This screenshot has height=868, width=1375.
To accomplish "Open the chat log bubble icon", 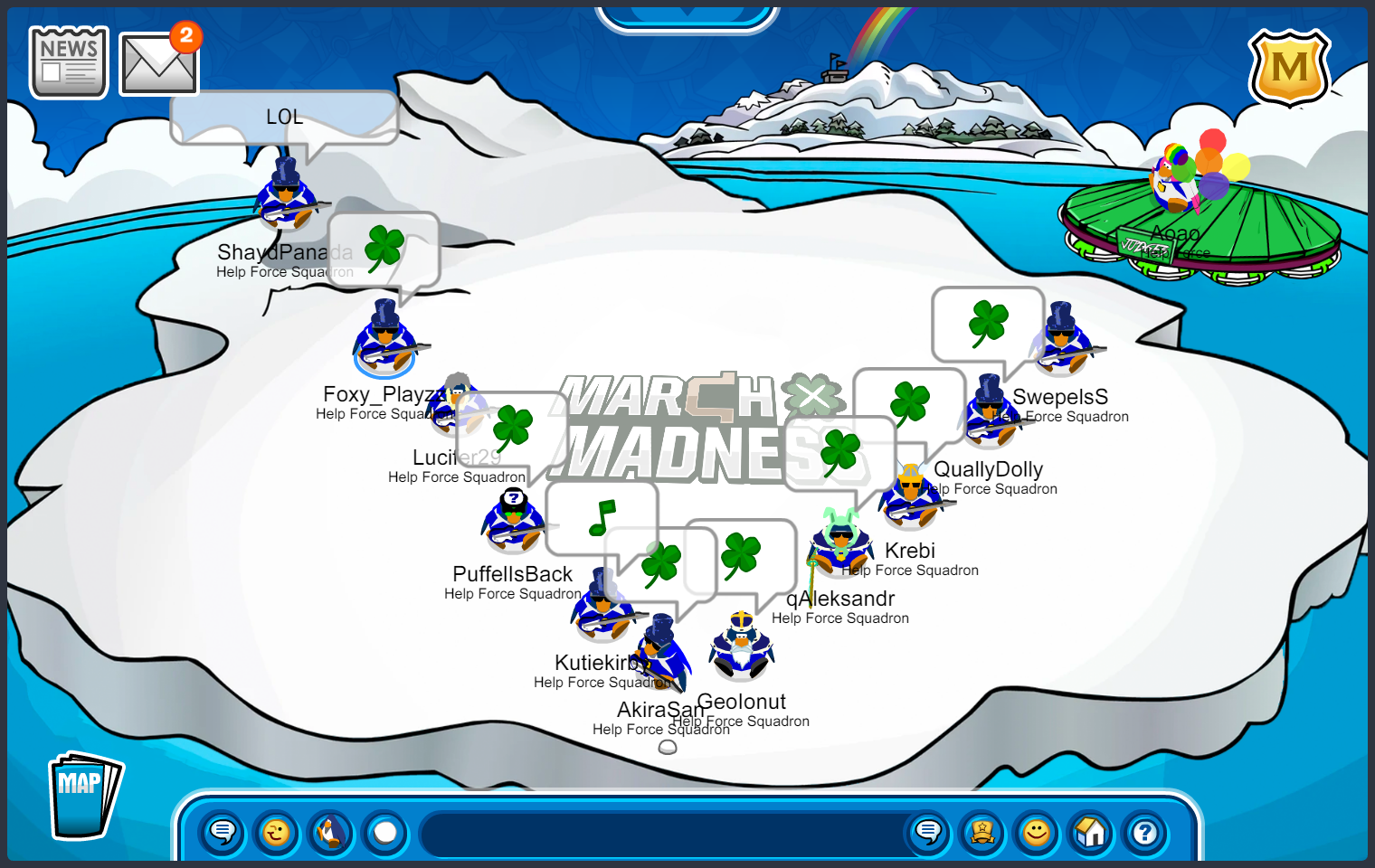I will coord(928,834).
